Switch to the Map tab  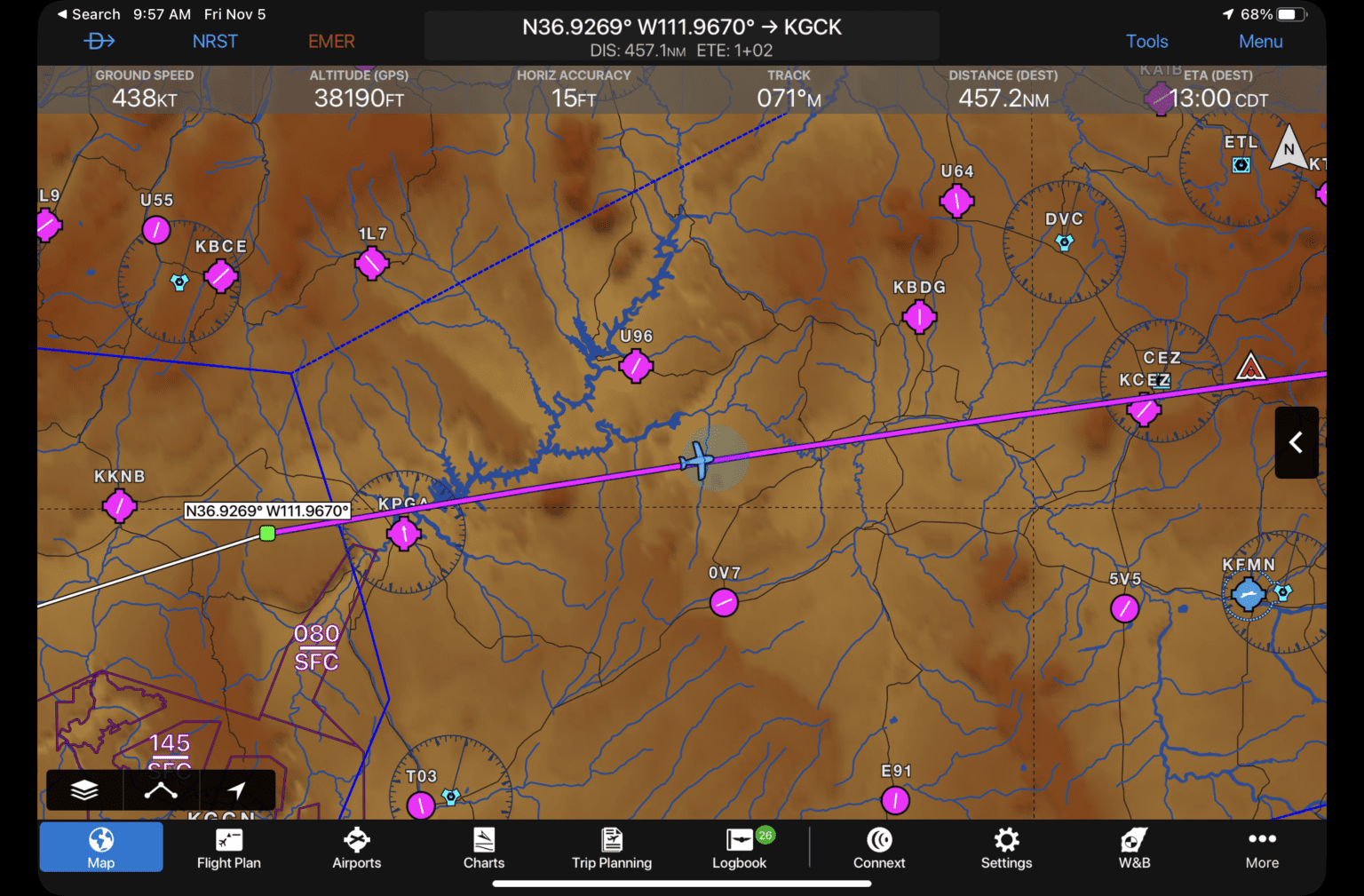click(100, 846)
